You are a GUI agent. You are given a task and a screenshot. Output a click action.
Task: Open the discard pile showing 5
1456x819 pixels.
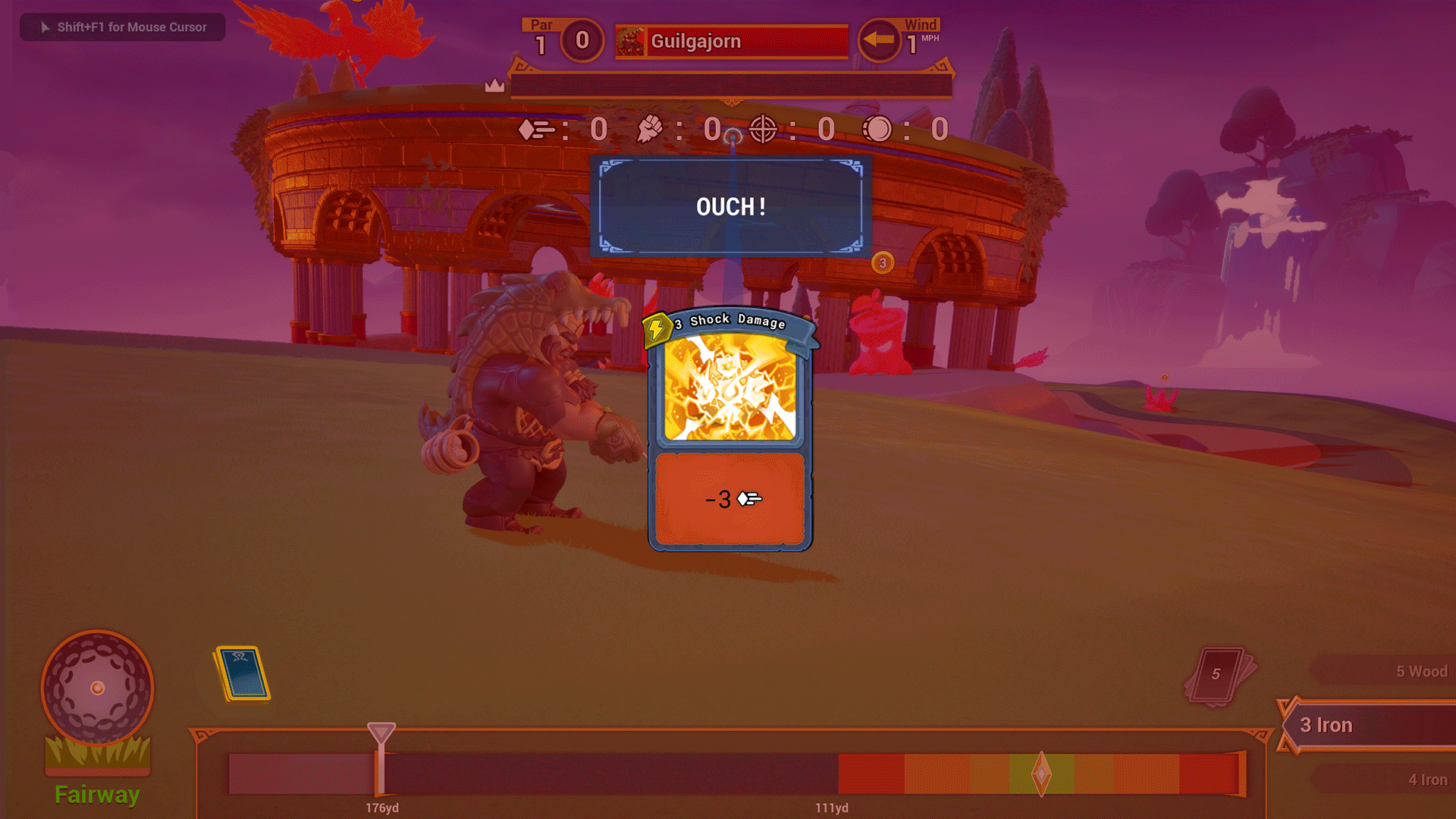click(1219, 675)
